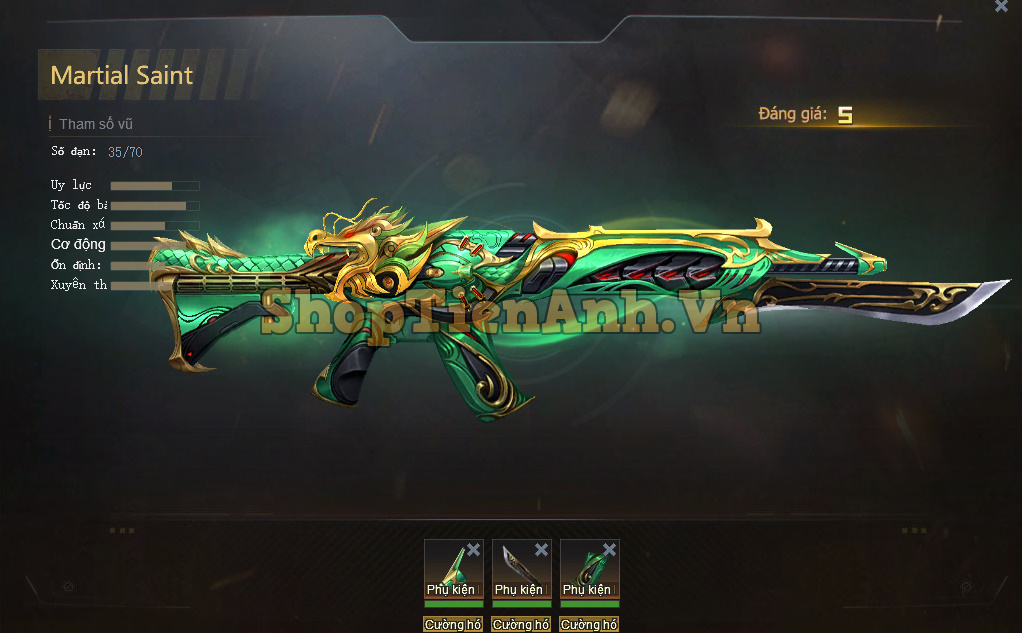Remove the blade bayonet accessory with its X

click(541, 550)
